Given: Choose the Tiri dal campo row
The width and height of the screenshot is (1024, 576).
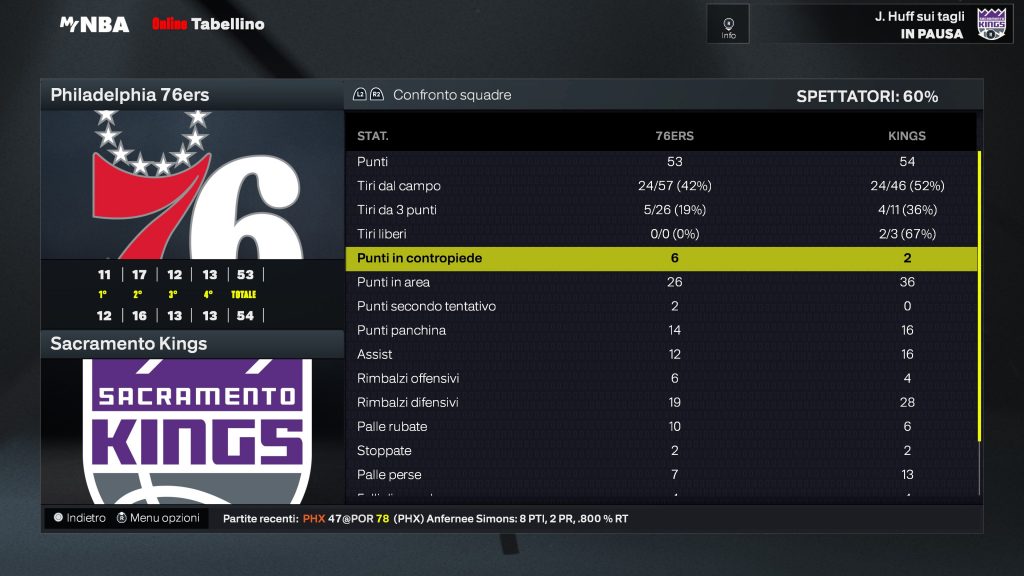Looking at the screenshot, I should point(660,186).
